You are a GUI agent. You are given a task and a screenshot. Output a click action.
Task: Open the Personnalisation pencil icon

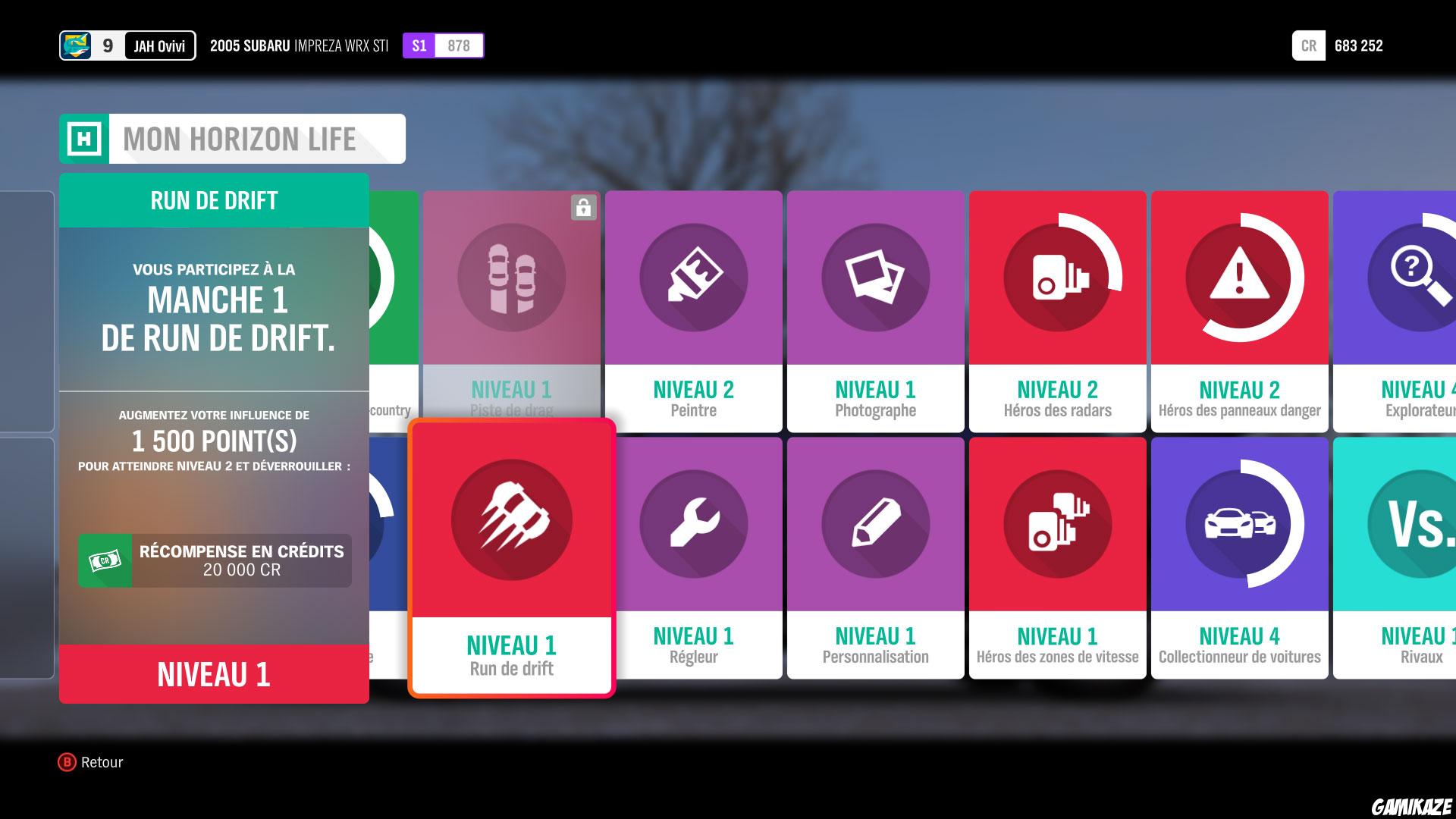coord(875,523)
